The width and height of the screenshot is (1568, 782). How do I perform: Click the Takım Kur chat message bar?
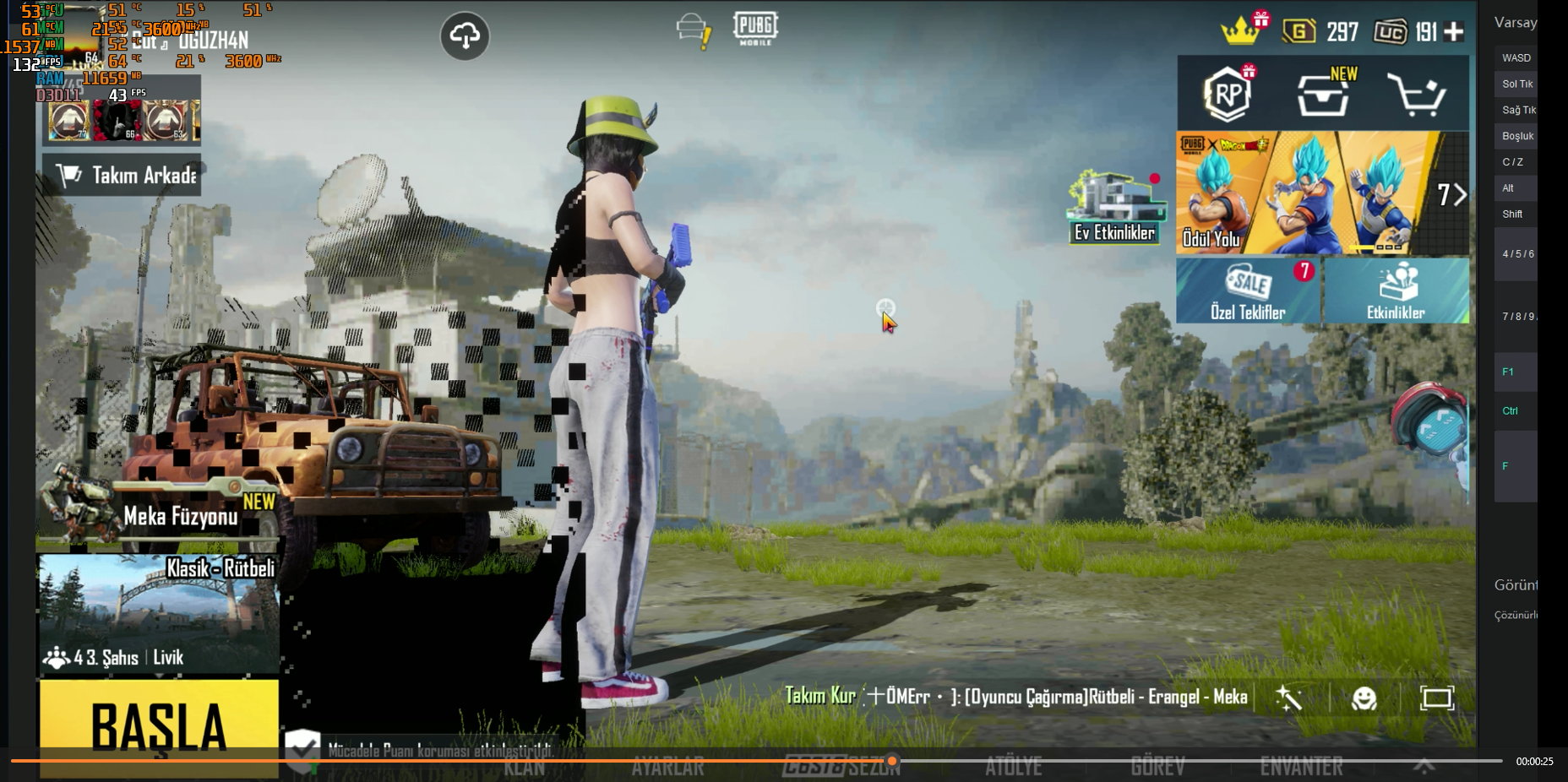coord(1015,697)
